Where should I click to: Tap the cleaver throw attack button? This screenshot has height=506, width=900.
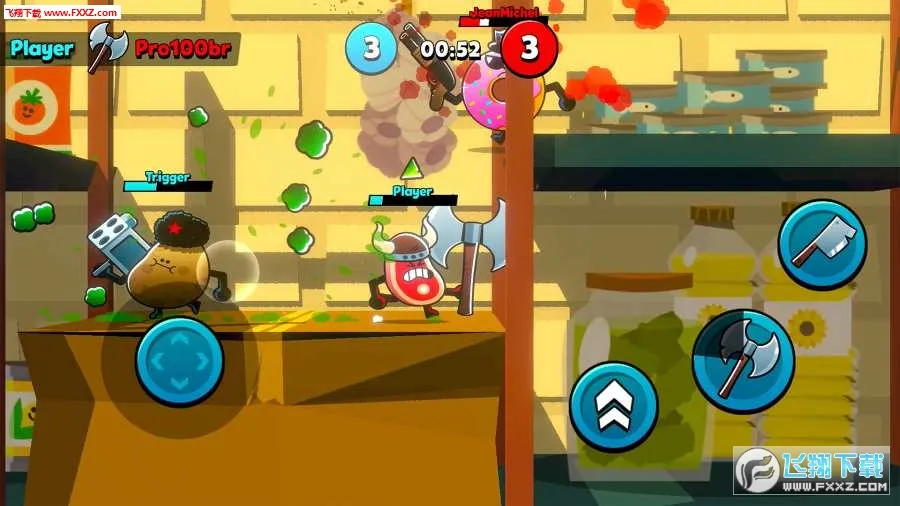[822, 245]
